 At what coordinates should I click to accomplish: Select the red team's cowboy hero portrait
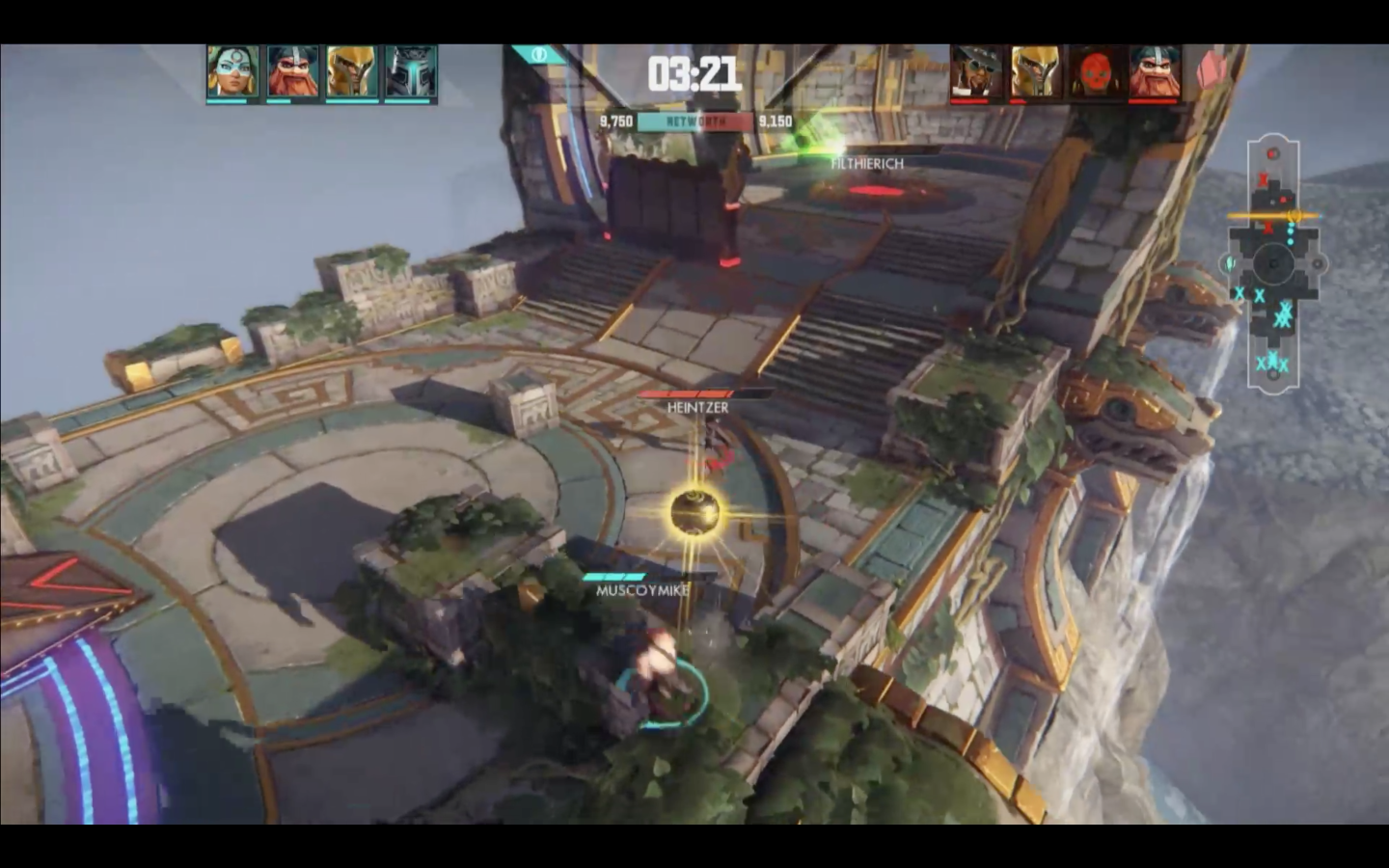pos(975,72)
